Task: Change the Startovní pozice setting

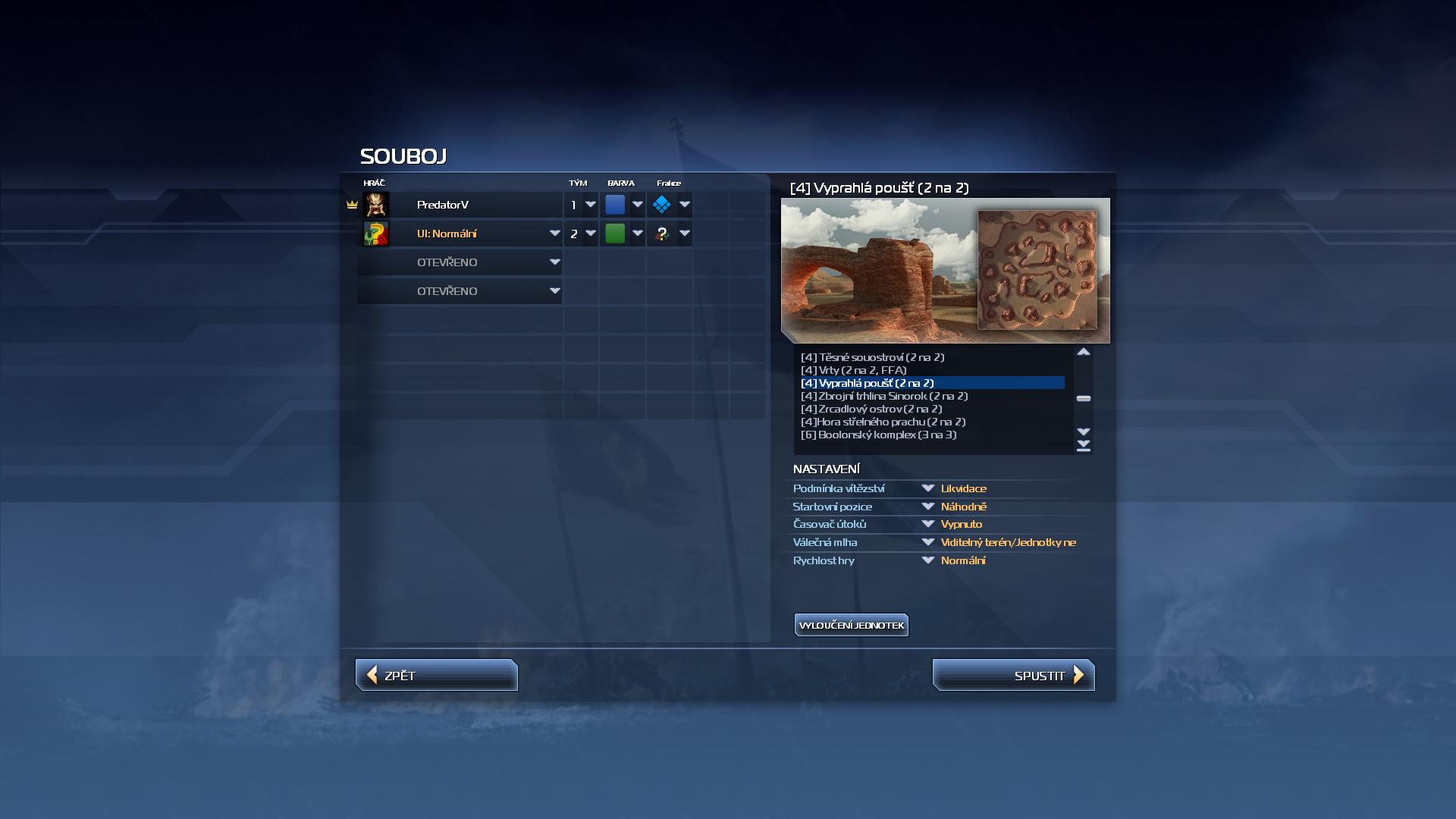Action: point(927,507)
